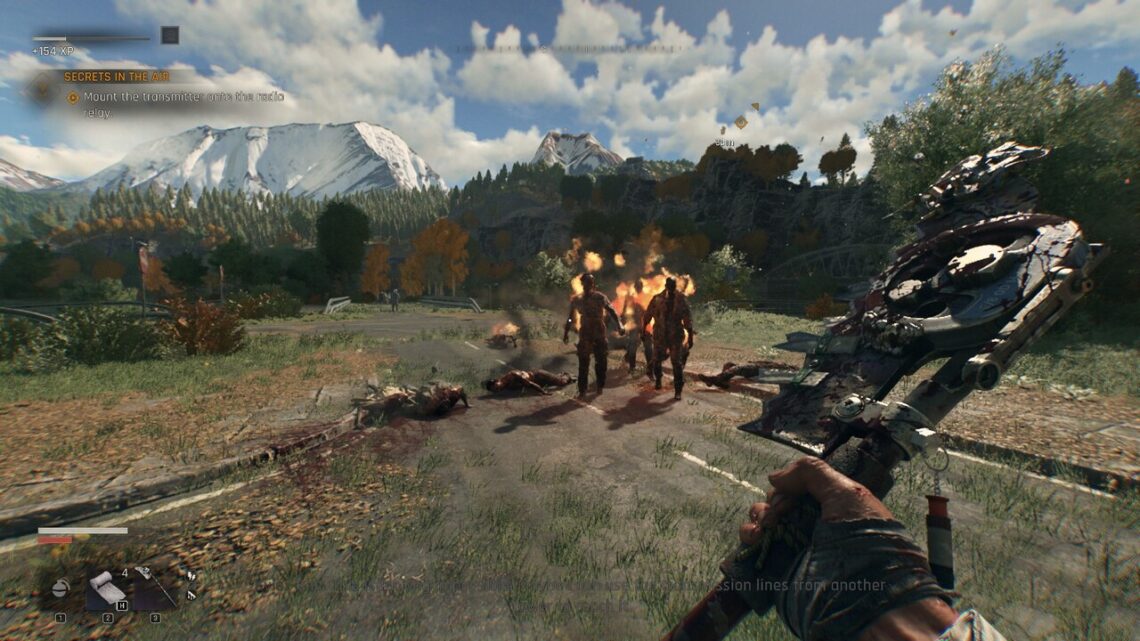The height and width of the screenshot is (641, 1140).
Task: Click the square level icon beside the XP bar
Action: pos(170,35)
